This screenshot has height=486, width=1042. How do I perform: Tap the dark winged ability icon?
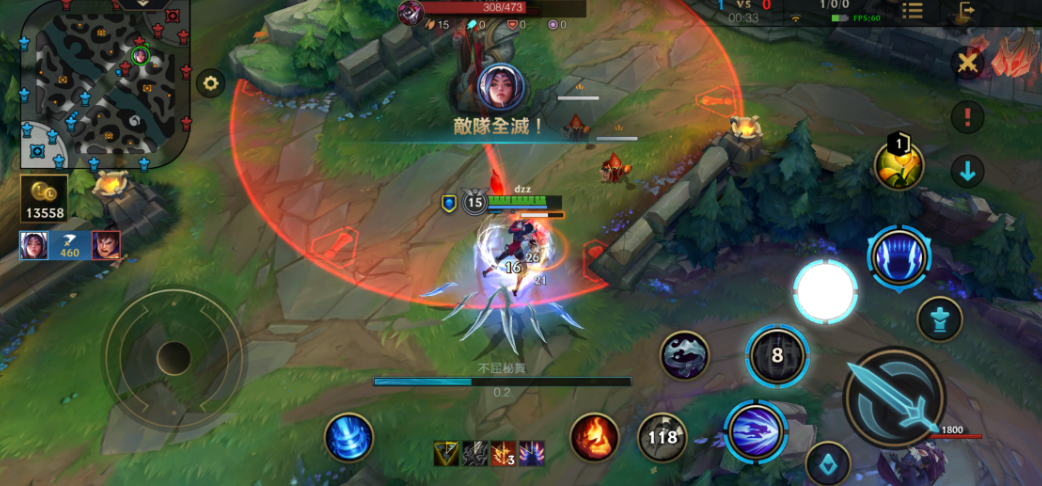coord(685,355)
